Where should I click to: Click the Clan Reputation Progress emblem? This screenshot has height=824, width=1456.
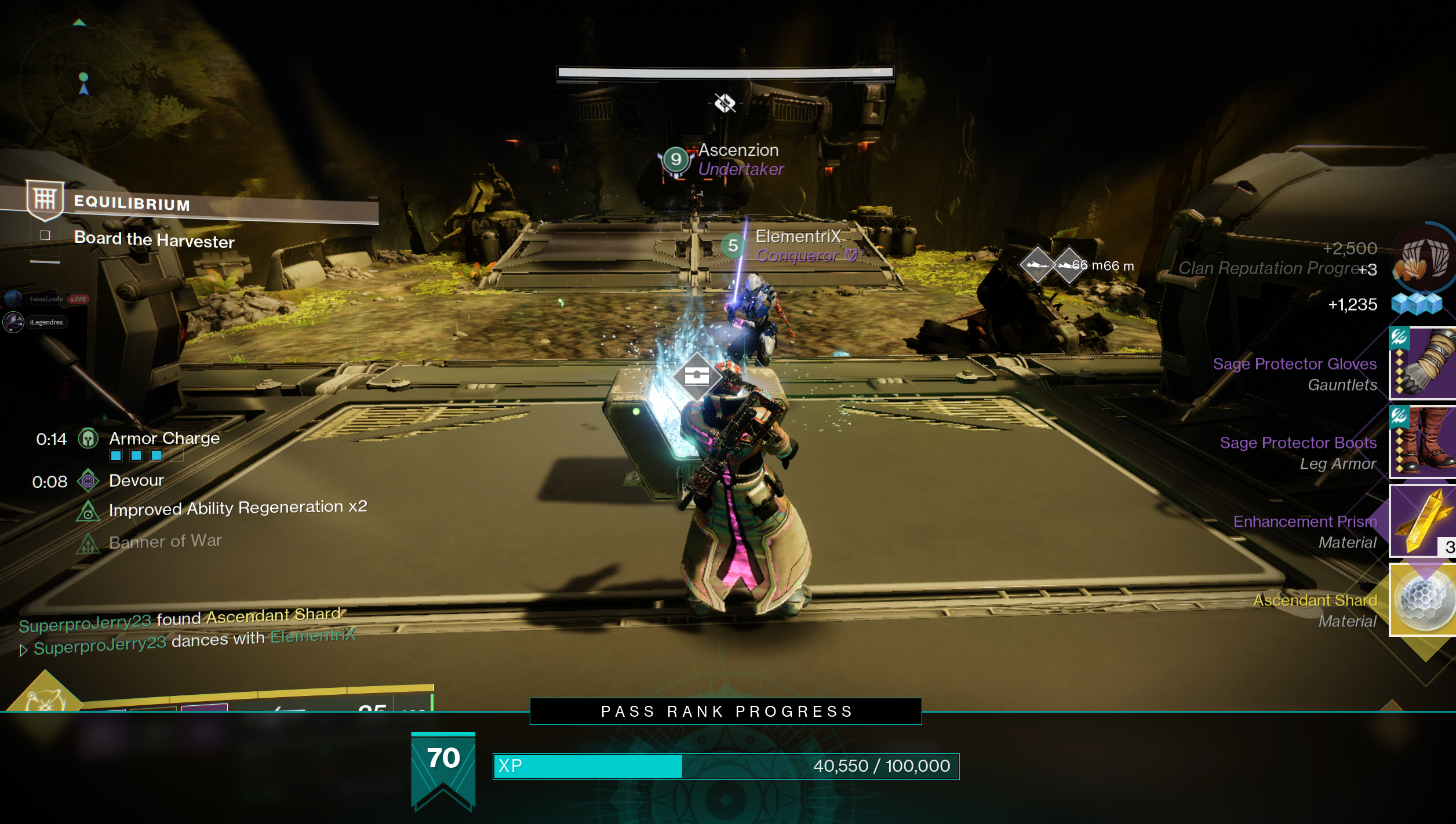point(1423,258)
